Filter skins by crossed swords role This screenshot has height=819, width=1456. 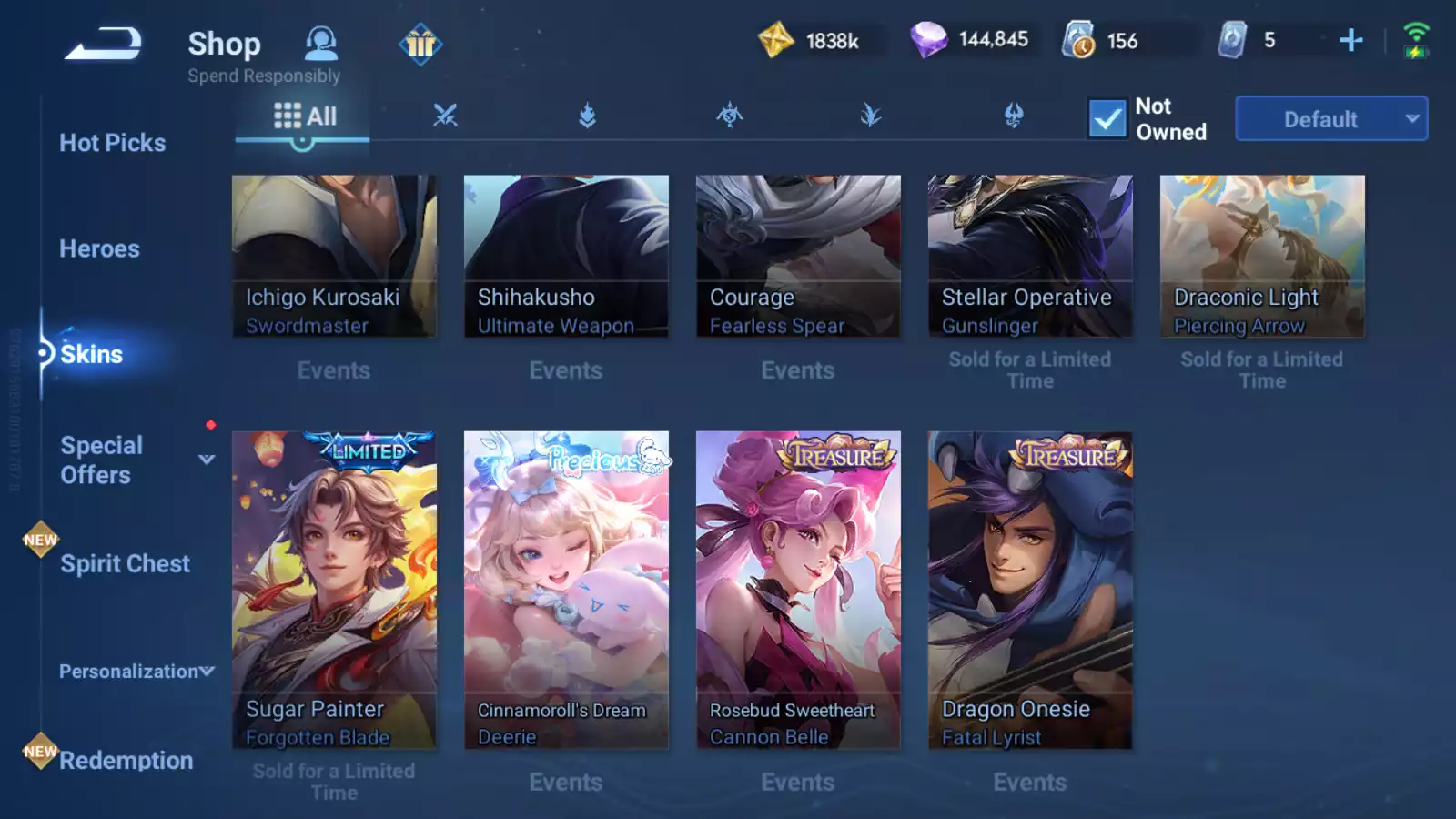[x=445, y=116]
